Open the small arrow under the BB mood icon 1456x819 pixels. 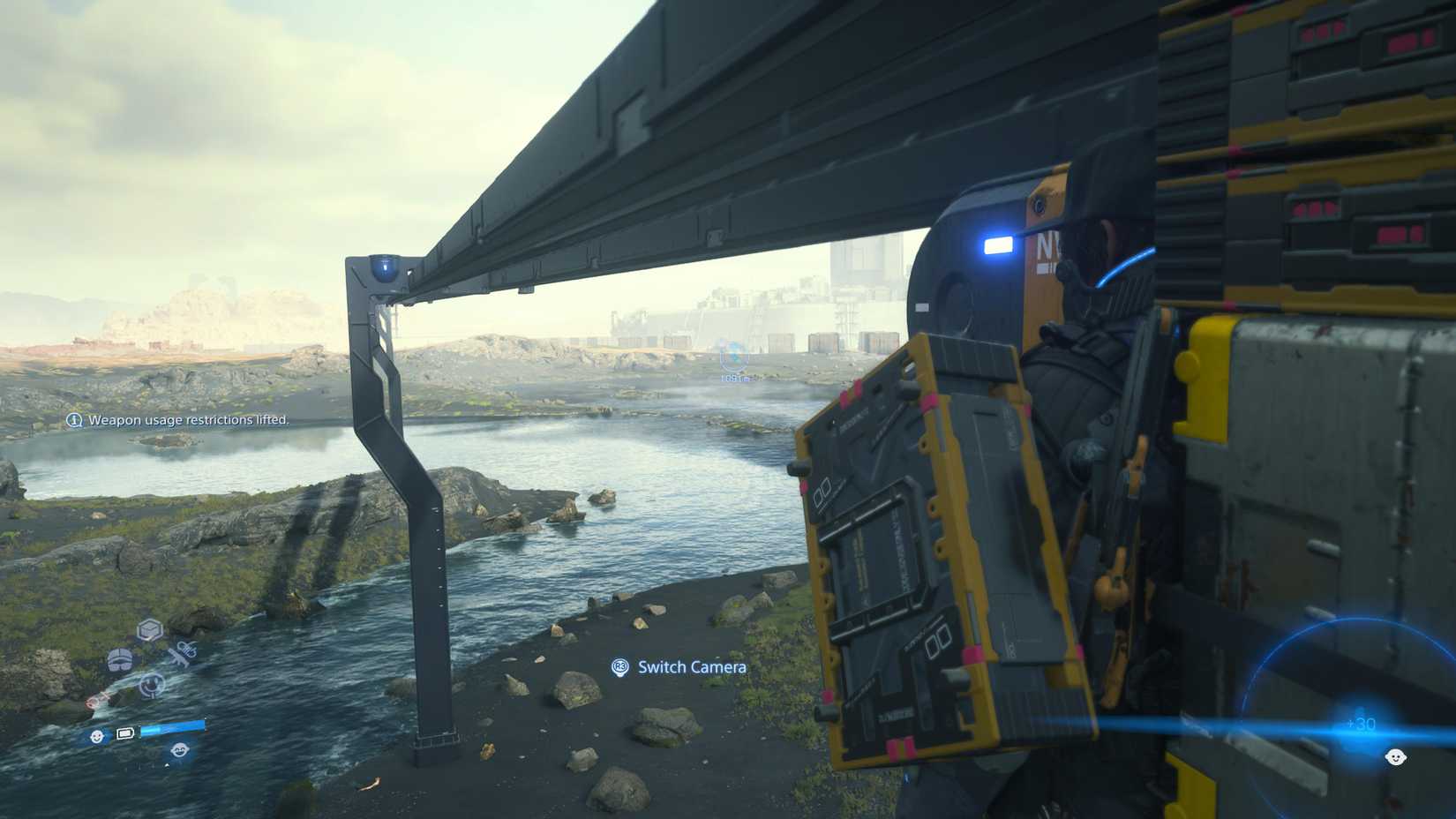pos(166,765)
